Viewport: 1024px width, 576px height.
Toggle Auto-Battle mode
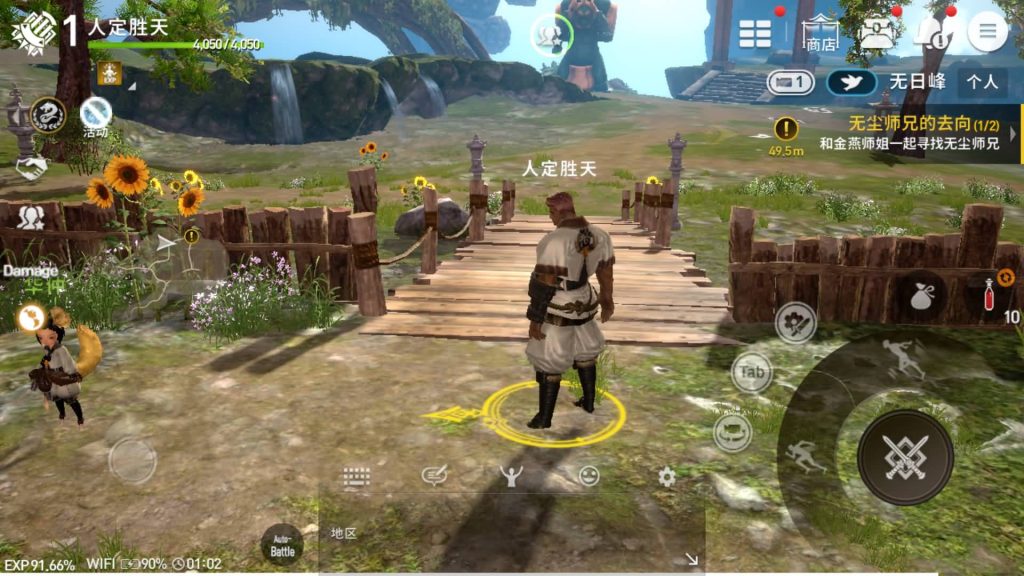(282, 545)
